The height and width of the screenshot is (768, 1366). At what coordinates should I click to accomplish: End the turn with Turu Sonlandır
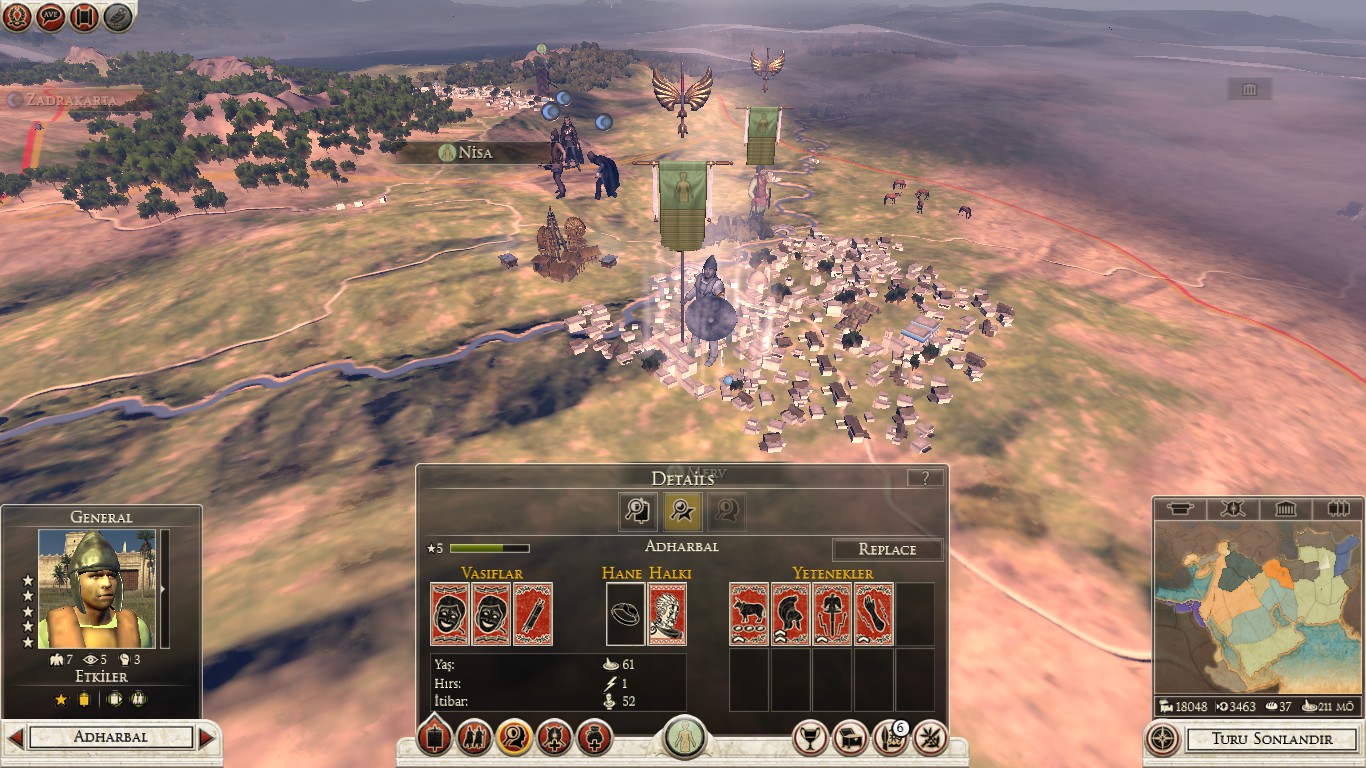(x=1271, y=739)
